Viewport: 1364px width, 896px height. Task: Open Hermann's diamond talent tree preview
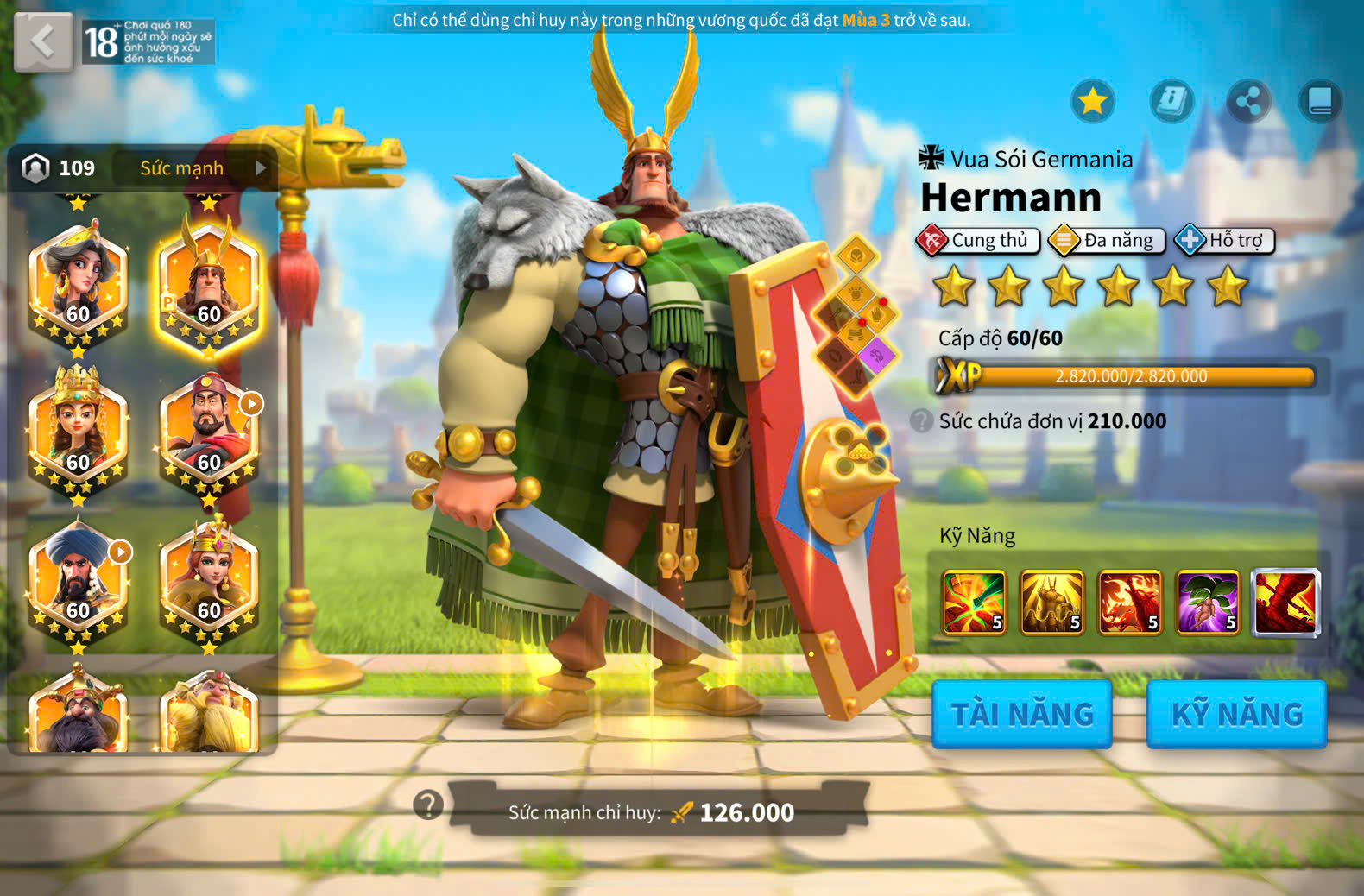pyautogui.click(x=856, y=316)
